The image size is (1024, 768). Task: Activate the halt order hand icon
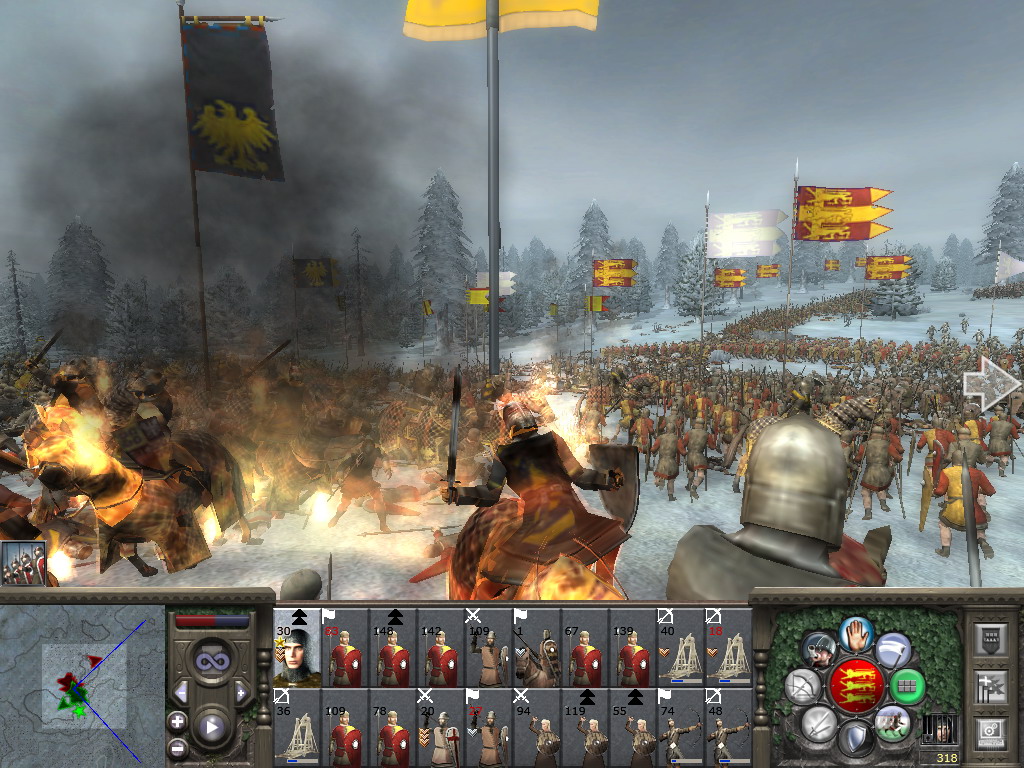857,634
